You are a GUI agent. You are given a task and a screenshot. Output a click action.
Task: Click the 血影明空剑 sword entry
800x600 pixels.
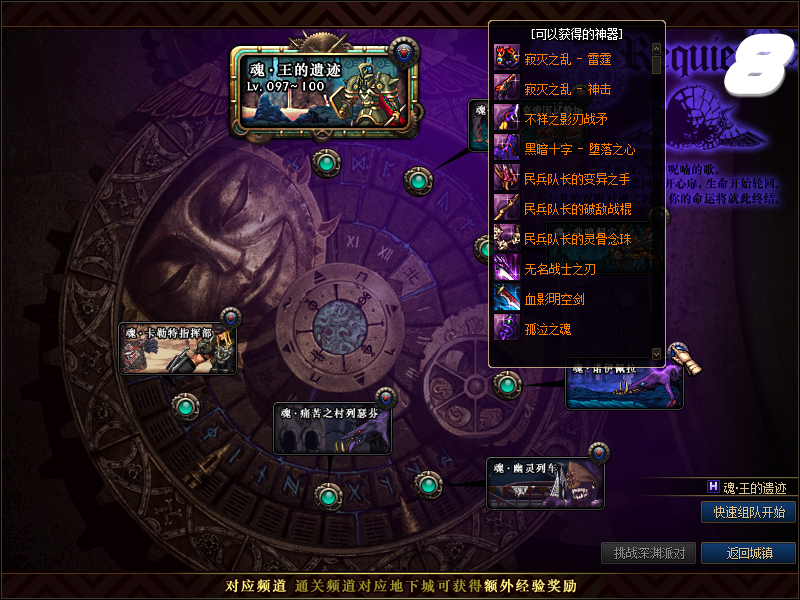tap(554, 299)
